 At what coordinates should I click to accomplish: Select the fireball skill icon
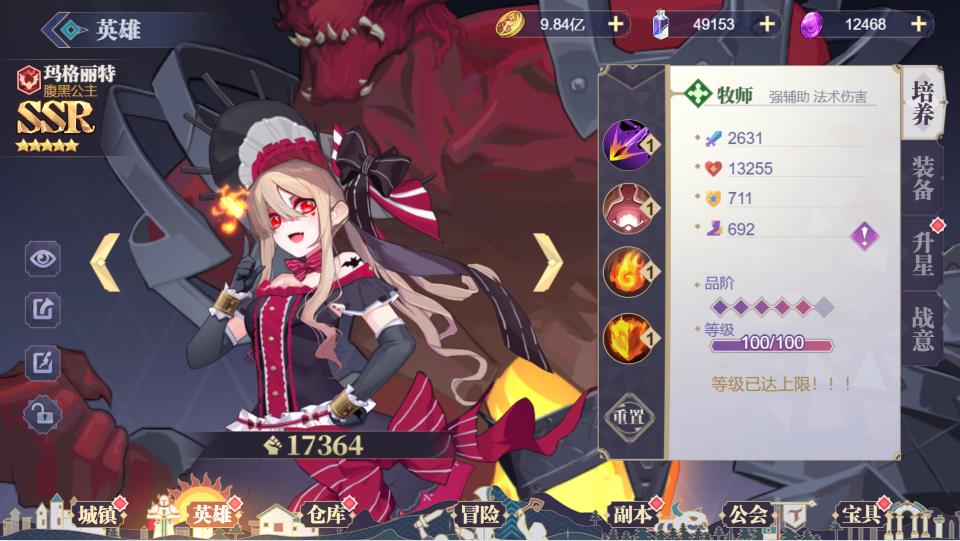[629, 271]
